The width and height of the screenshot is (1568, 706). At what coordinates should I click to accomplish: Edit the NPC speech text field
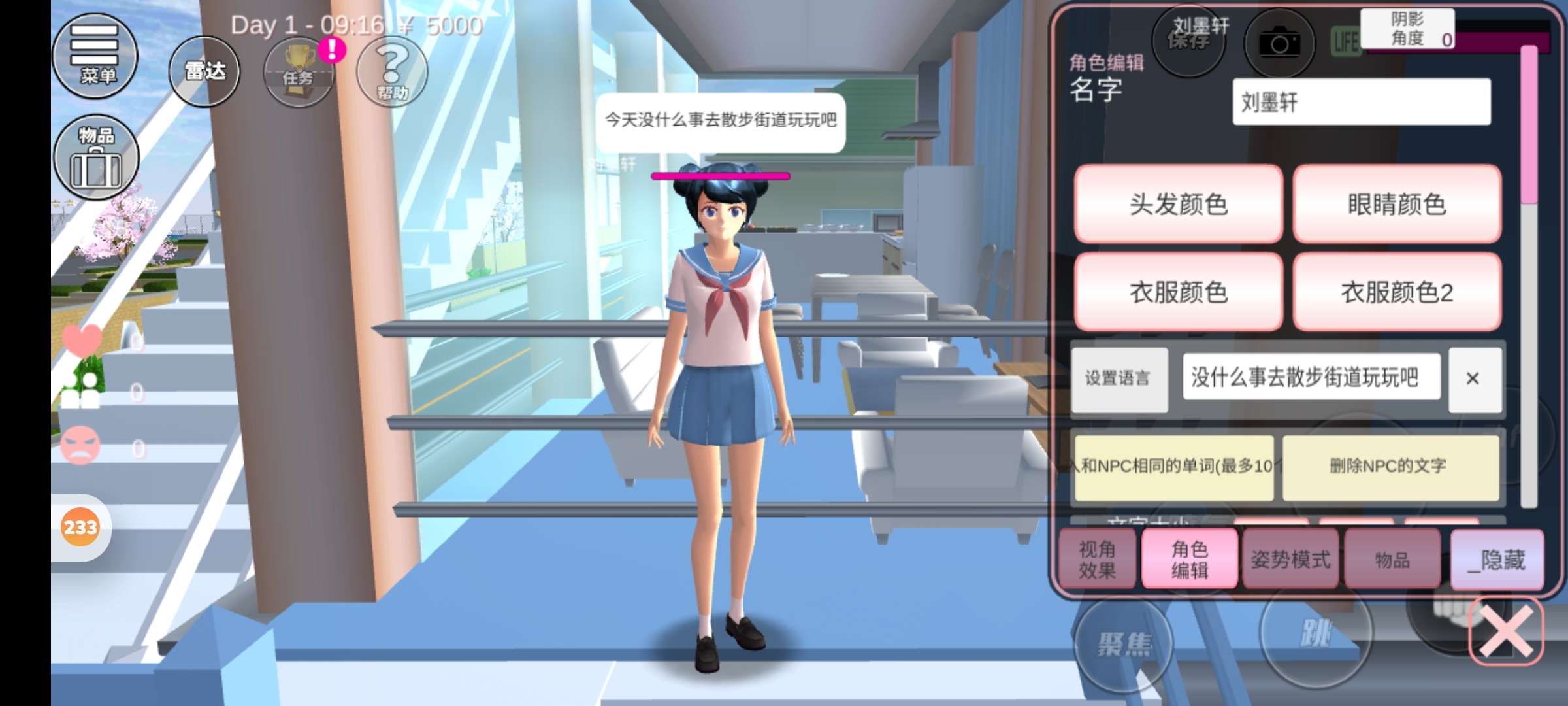[1311, 377]
